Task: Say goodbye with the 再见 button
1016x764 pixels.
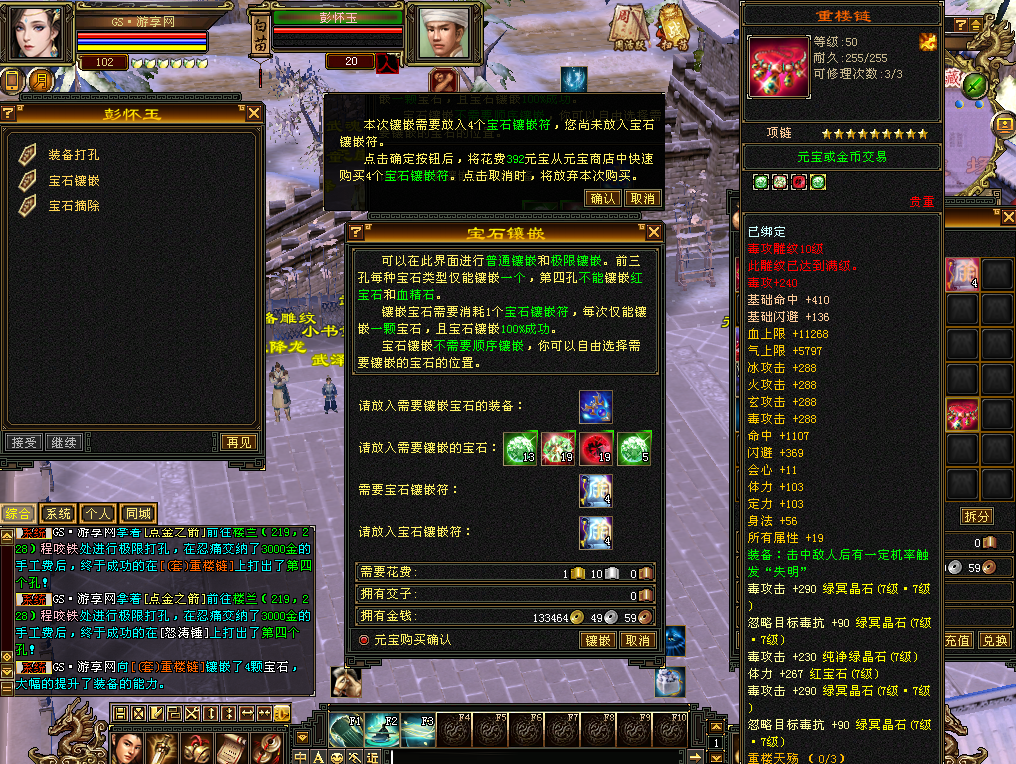Action: (x=238, y=442)
